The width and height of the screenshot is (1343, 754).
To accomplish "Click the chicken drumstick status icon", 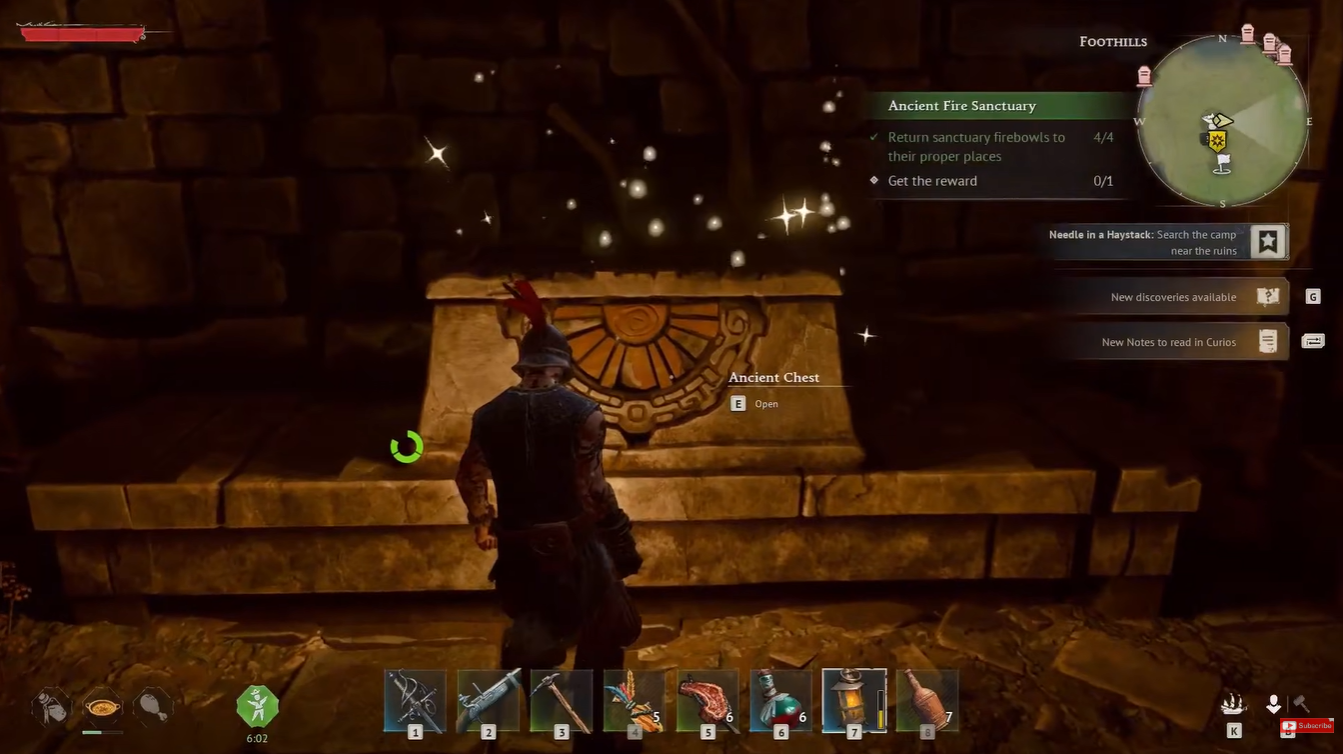I will 152,707.
